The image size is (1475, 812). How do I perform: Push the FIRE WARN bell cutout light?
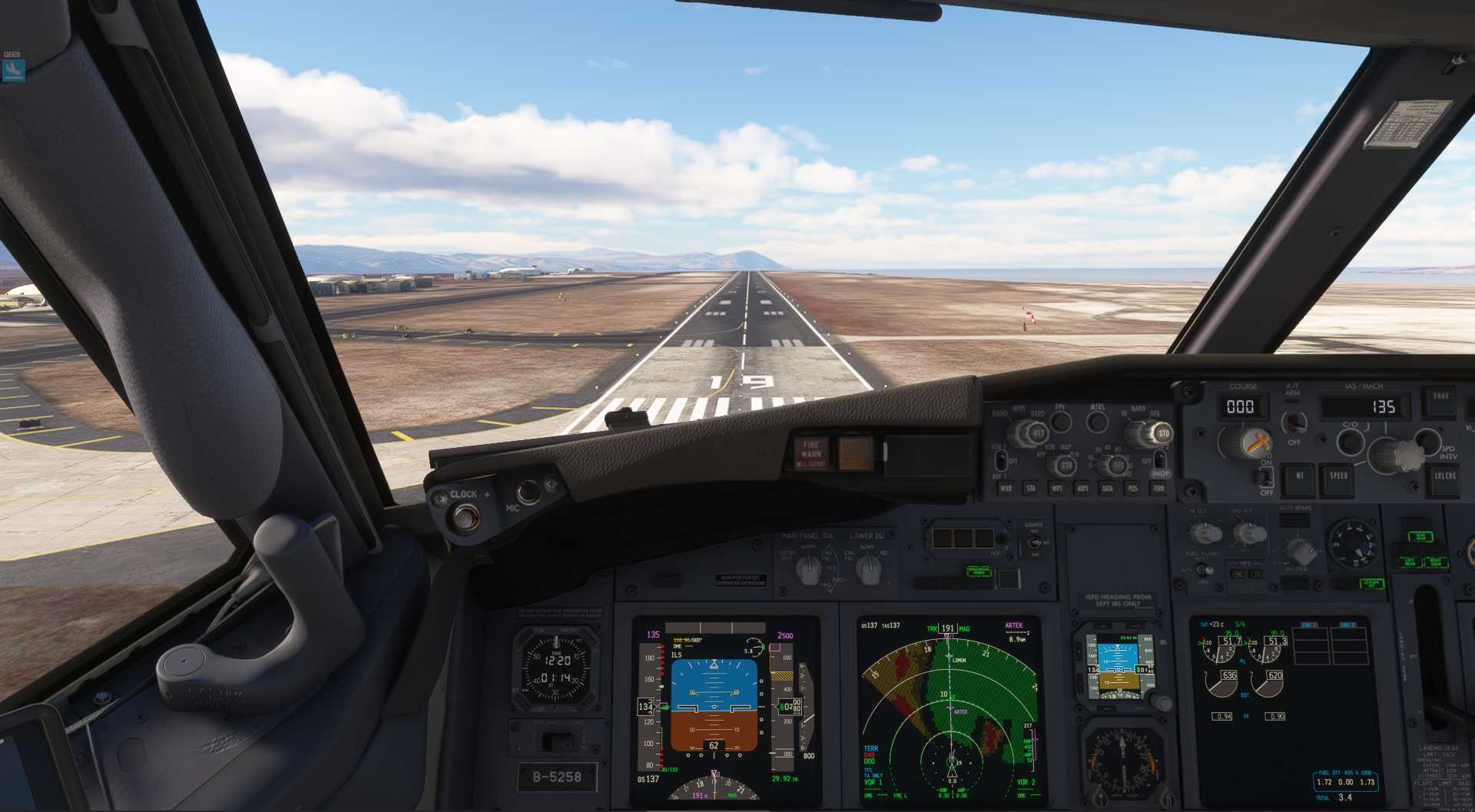pyautogui.click(x=811, y=453)
